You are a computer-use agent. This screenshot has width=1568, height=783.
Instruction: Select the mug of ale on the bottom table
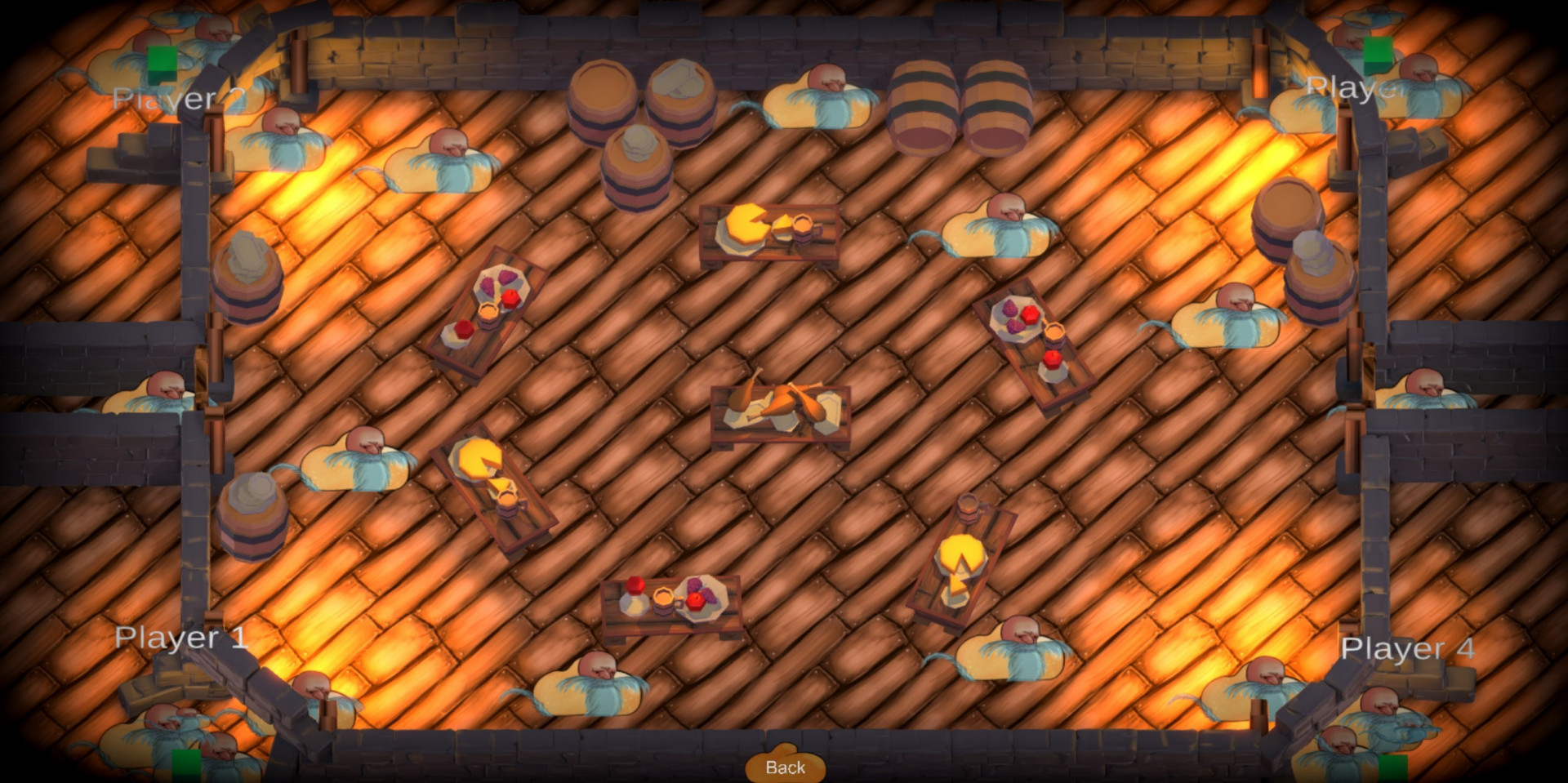(x=666, y=598)
